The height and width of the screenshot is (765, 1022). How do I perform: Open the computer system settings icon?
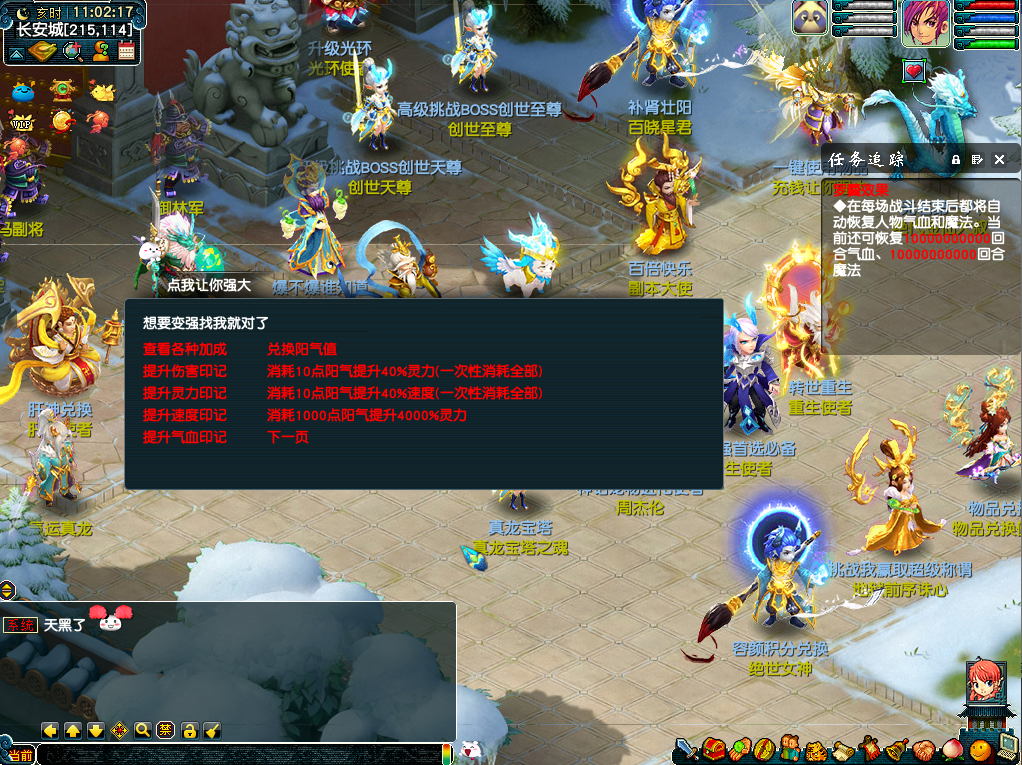click(1005, 746)
